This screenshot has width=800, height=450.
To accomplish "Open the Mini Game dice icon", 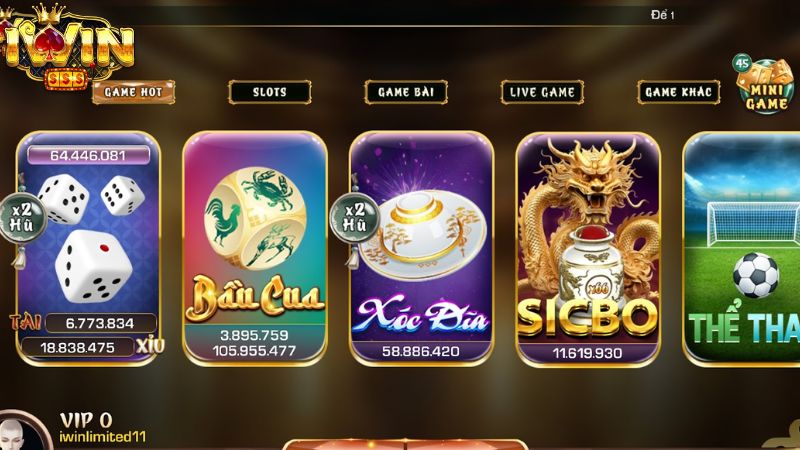I will pos(764,86).
